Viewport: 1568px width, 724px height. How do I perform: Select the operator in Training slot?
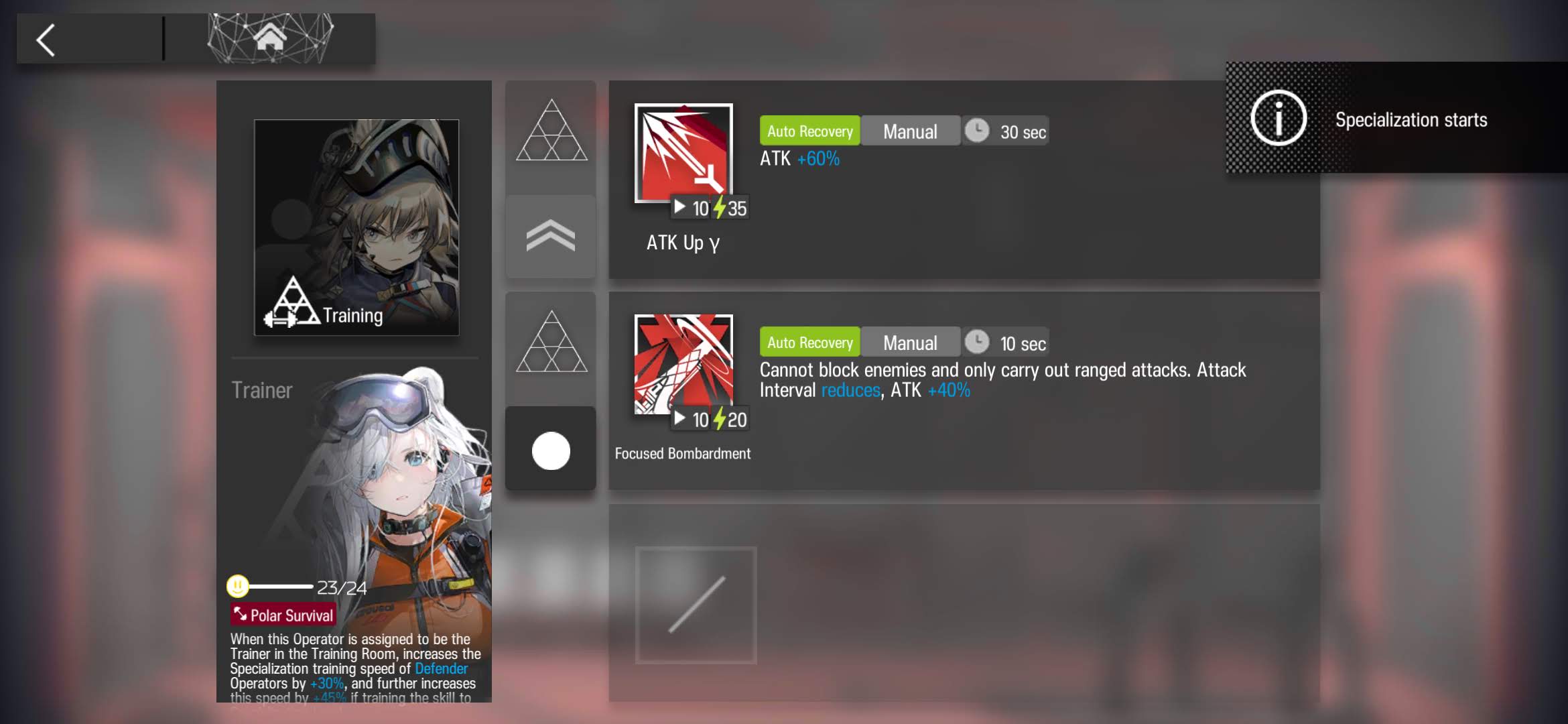(356, 227)
